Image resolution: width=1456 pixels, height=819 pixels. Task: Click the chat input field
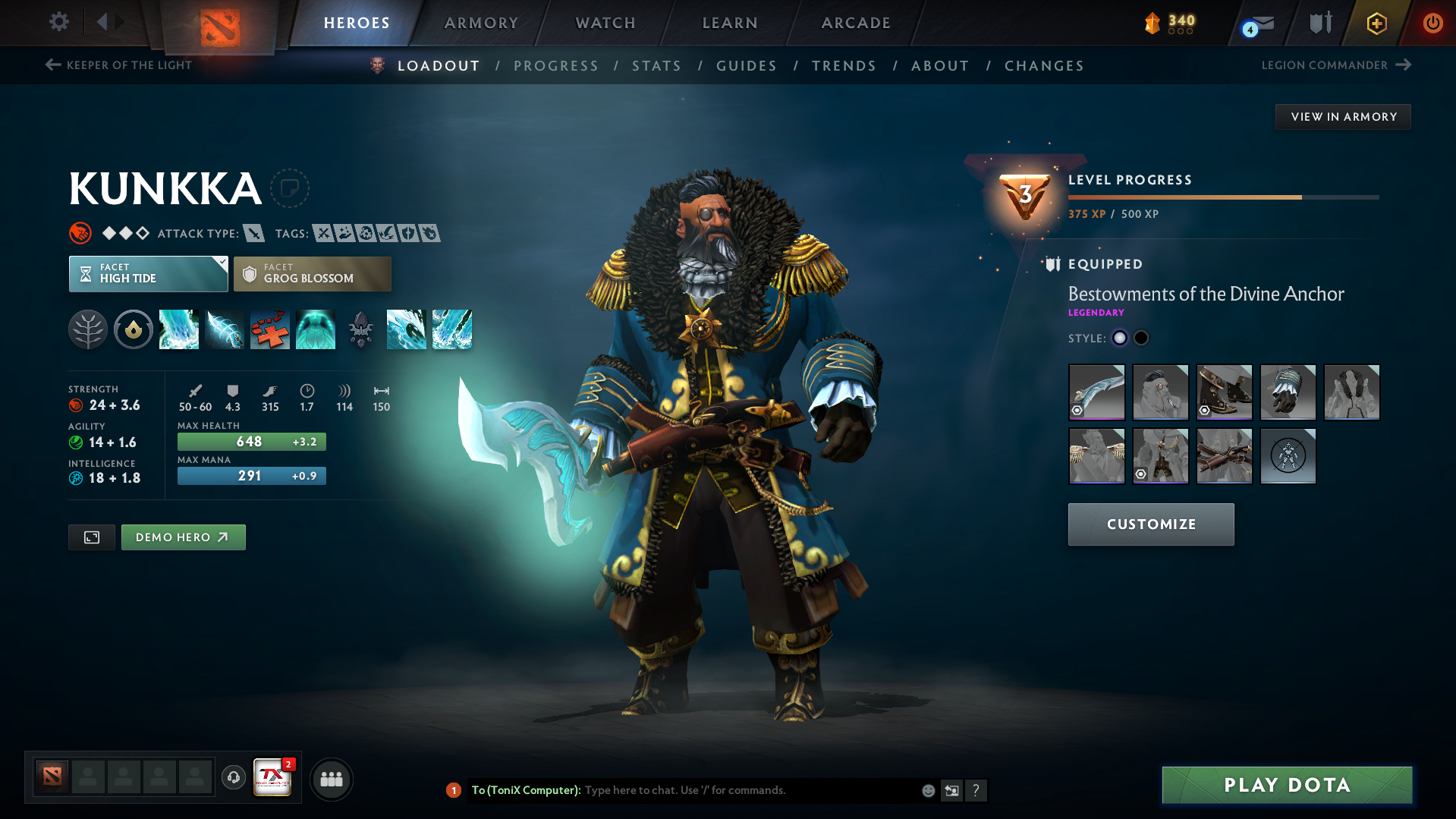tap(721, 790)
